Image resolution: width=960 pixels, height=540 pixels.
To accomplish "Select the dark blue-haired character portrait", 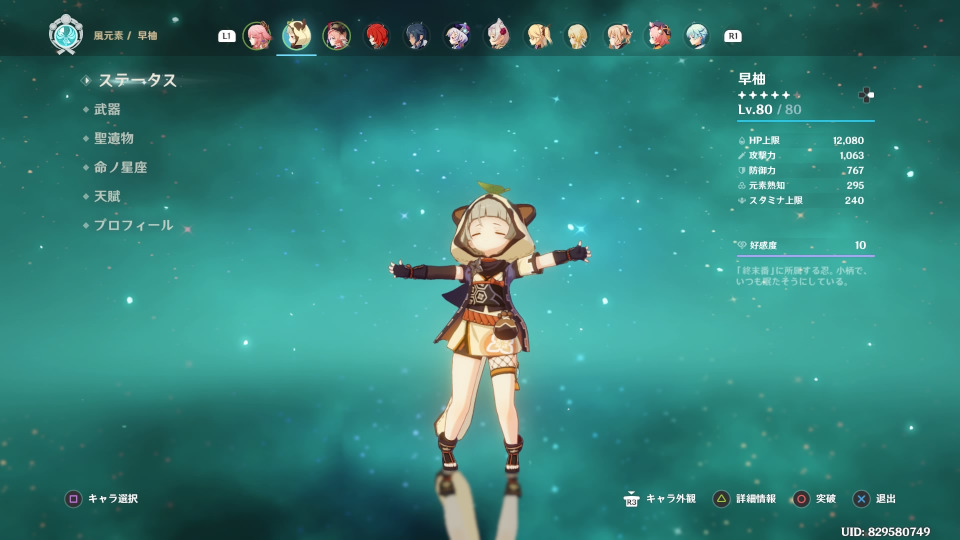I will pyautogui.click(x=417, y=36).
